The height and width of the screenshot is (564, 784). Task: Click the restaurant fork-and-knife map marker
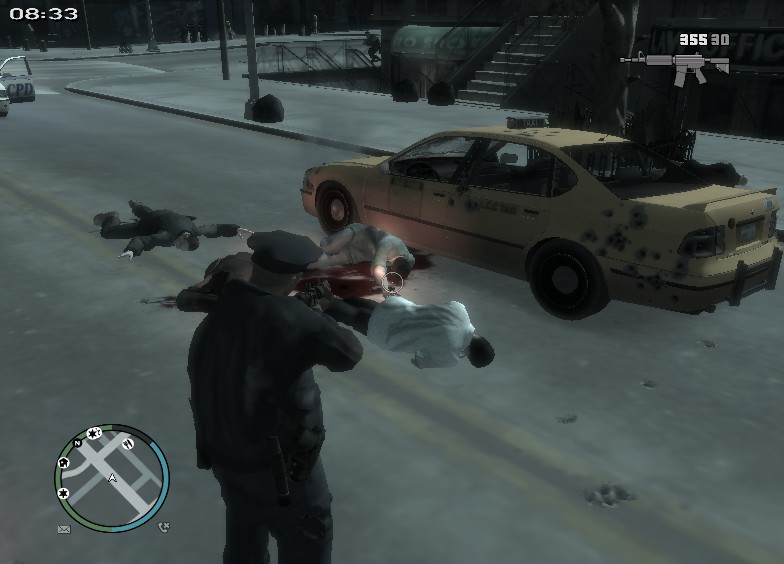128,443
